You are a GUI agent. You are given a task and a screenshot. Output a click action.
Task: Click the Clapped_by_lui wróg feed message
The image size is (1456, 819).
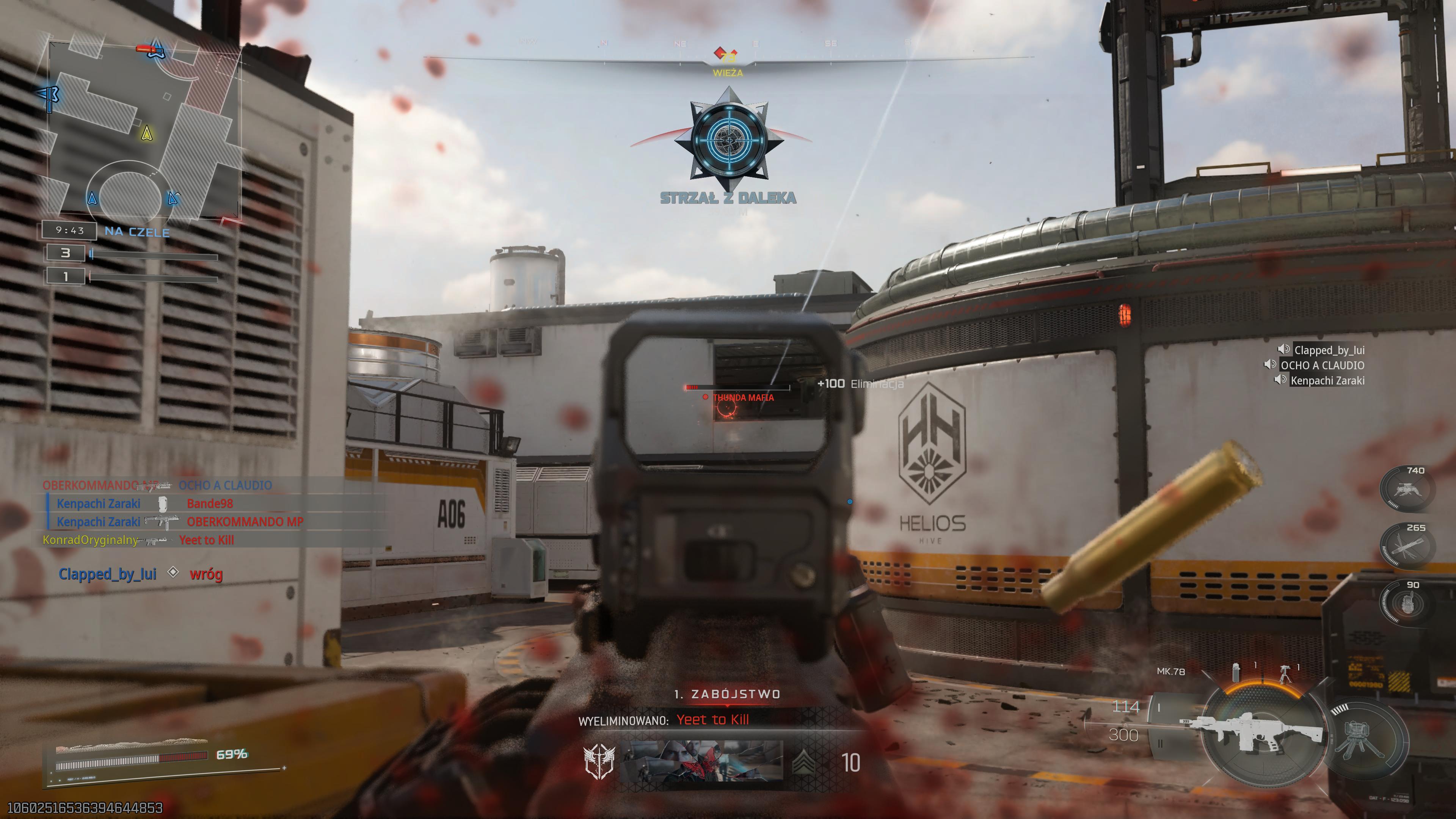click(x=141, y=574)
